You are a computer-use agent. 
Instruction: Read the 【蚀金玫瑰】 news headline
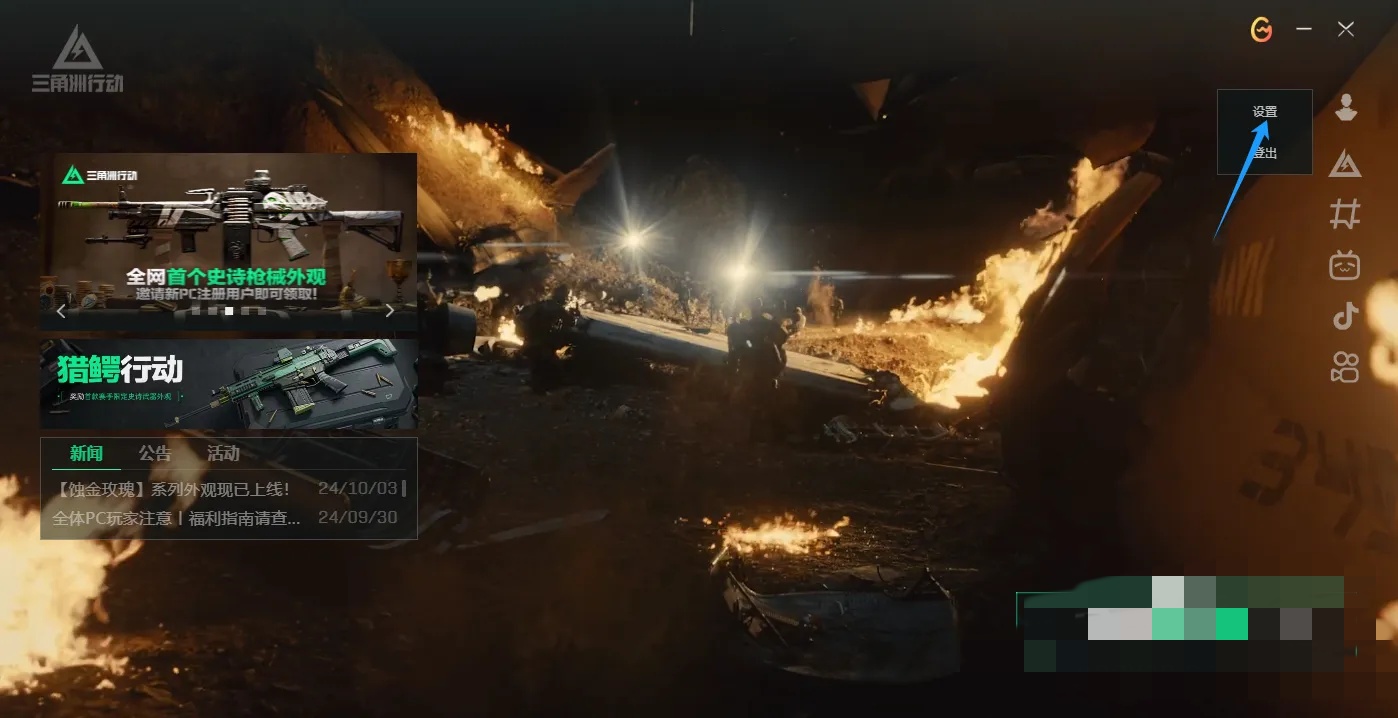[x=174, y=490]
